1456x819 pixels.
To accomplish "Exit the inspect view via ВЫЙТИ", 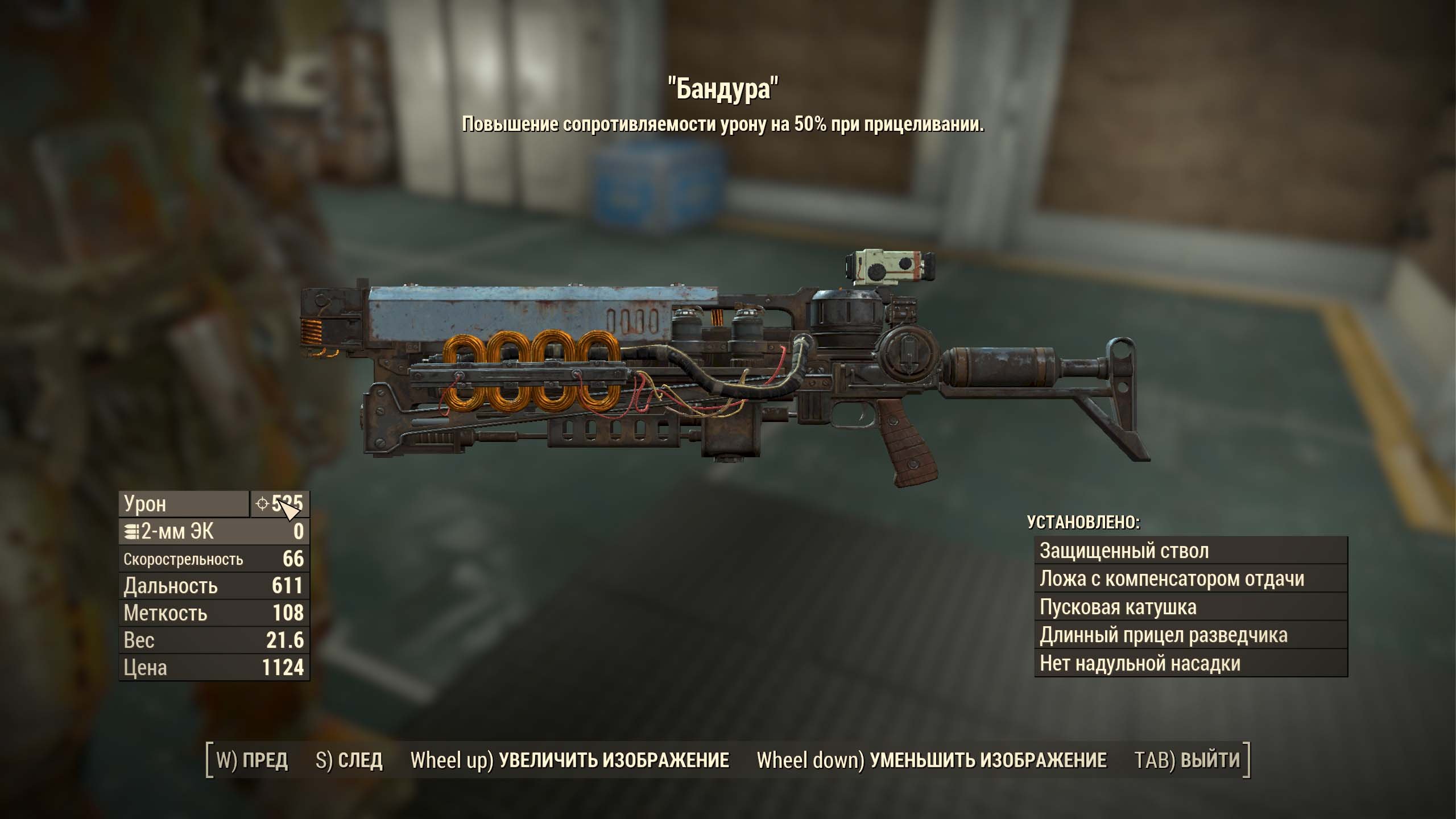I will (x=1187, y=760).
